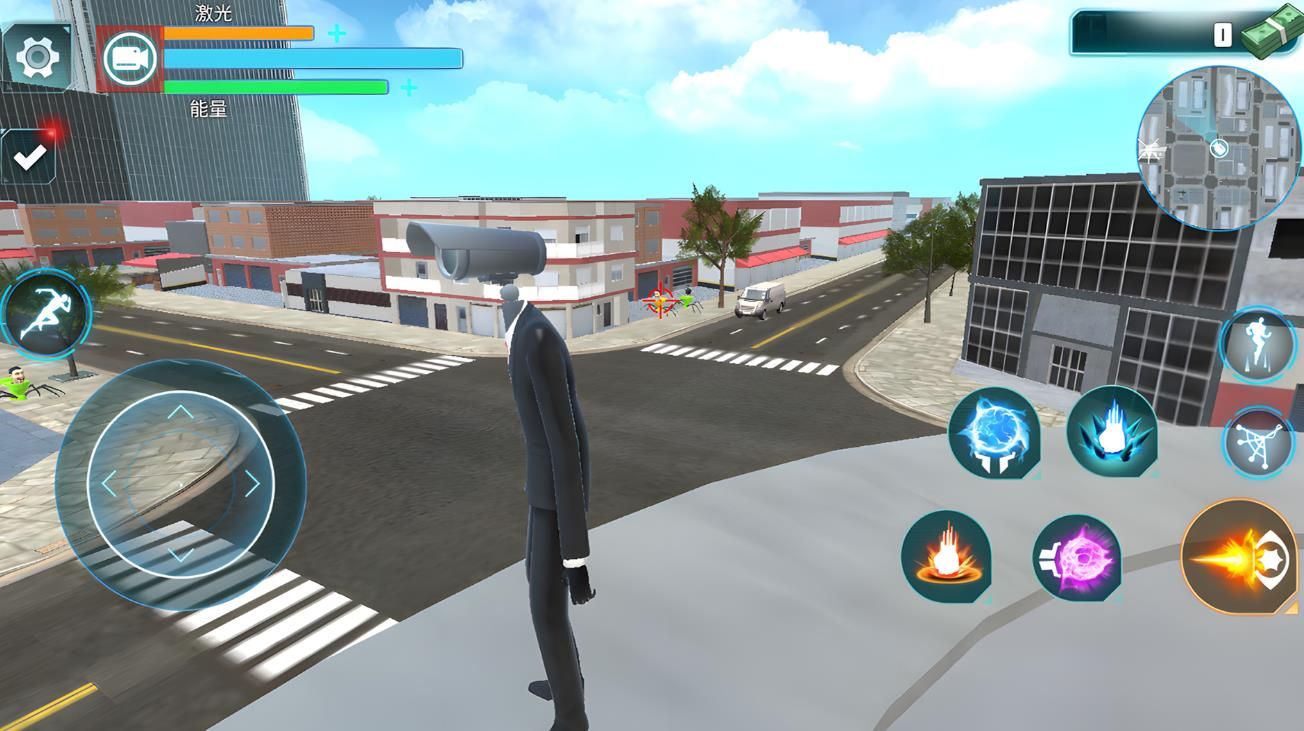Tap the virtual movement joystick

(x=180, y=484)
